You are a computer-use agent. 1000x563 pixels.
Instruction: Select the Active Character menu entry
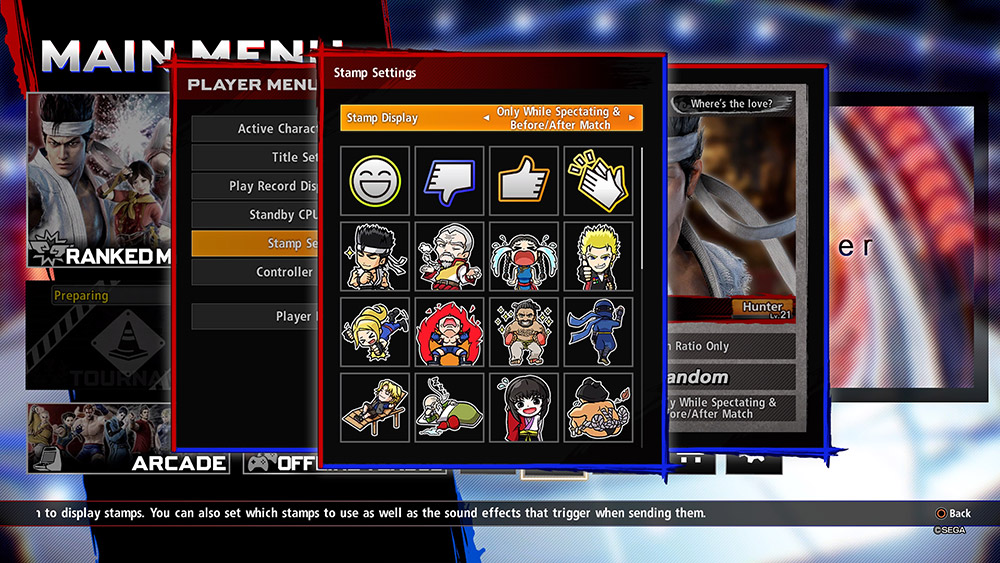[256, 129]
